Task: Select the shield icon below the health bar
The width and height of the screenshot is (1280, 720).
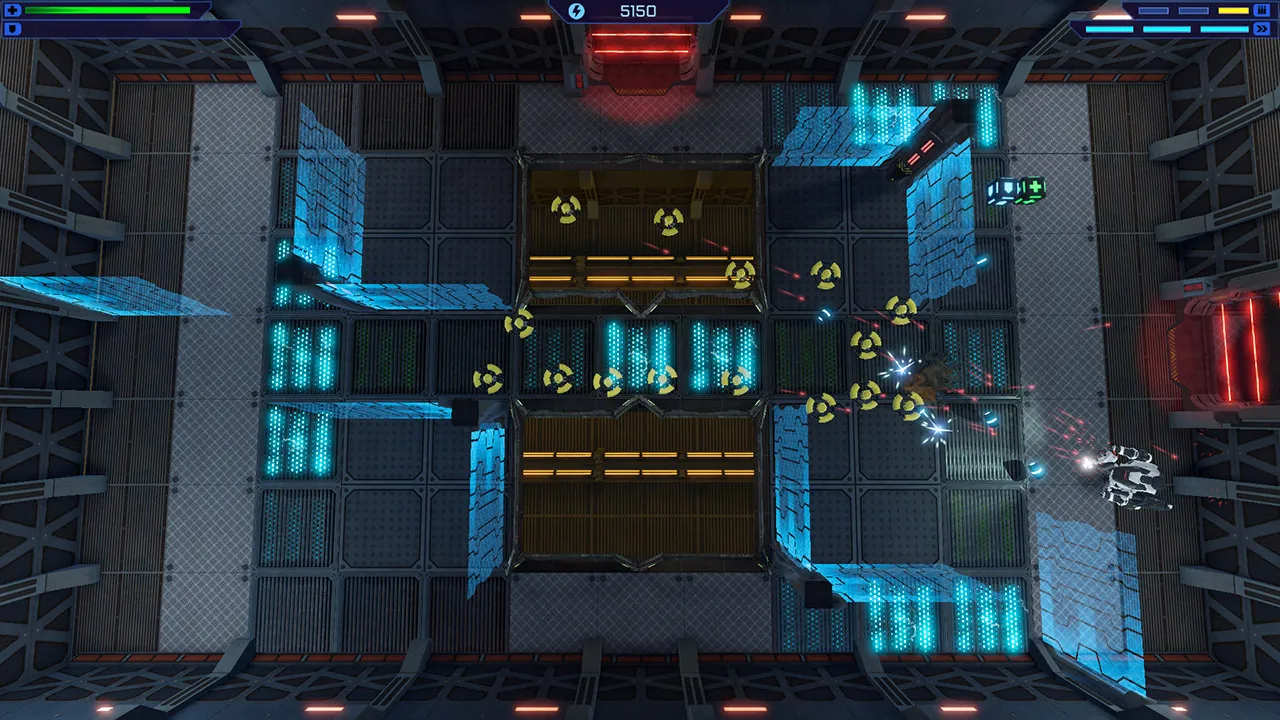Action: (11, 28)
